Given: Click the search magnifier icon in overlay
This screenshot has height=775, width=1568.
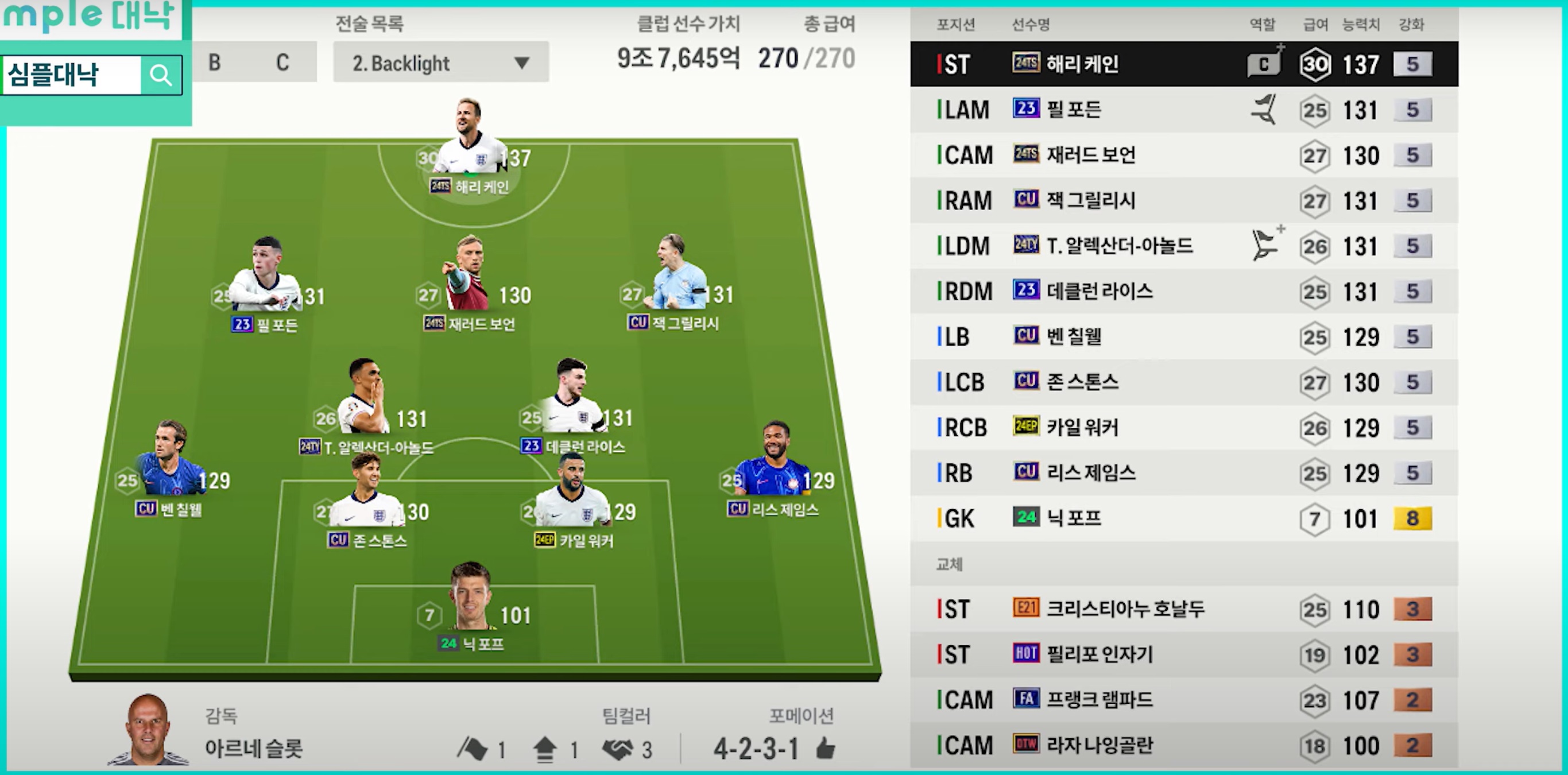Looking at the screenshot, I should (x=161, y=75).
